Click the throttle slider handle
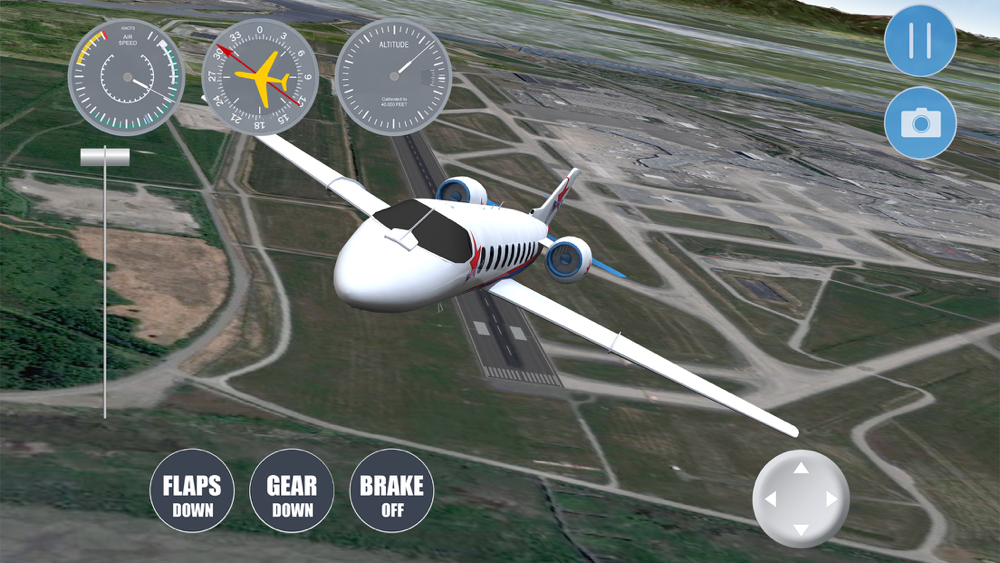The height and width of the screenshot is (563, 1000). tap(105, 157)
